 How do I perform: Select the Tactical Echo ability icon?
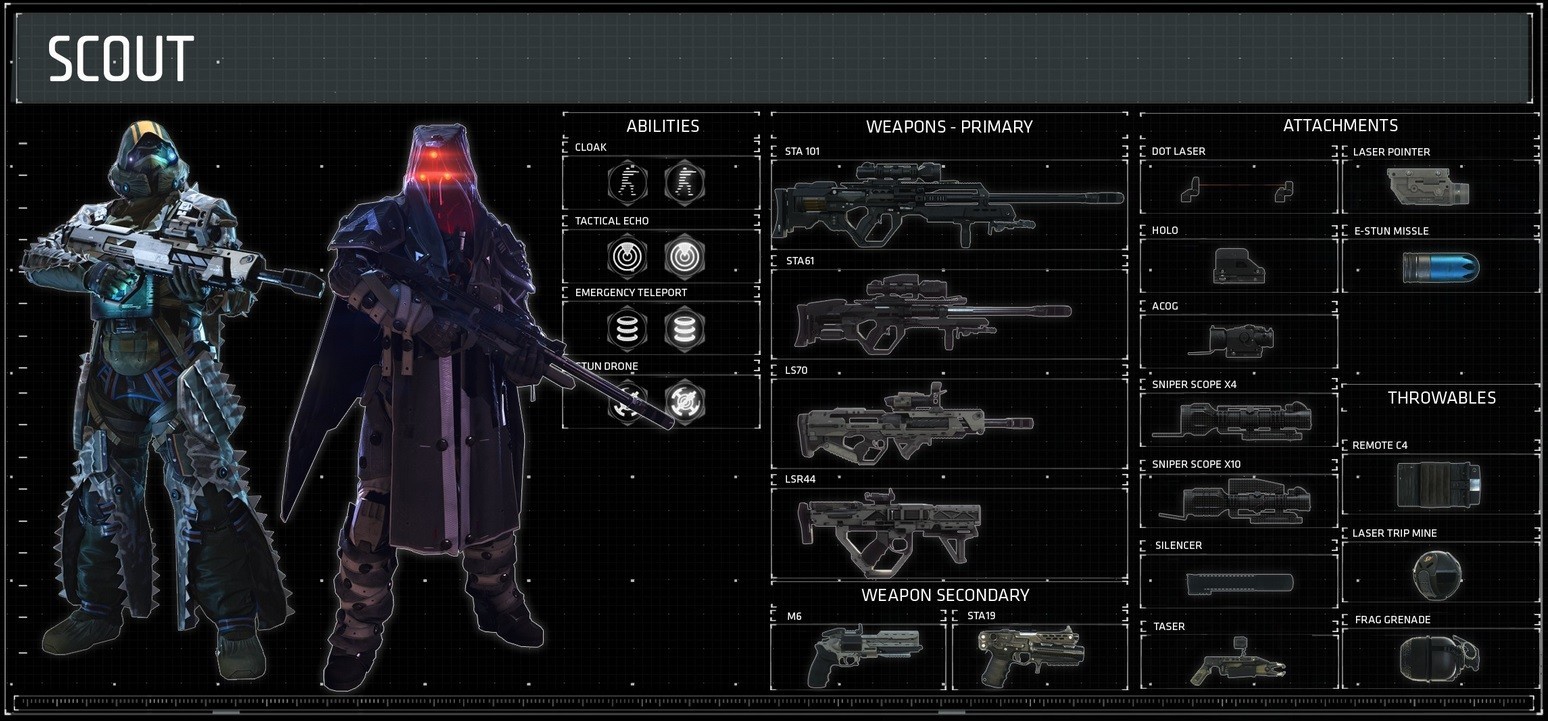click(628, 256)
